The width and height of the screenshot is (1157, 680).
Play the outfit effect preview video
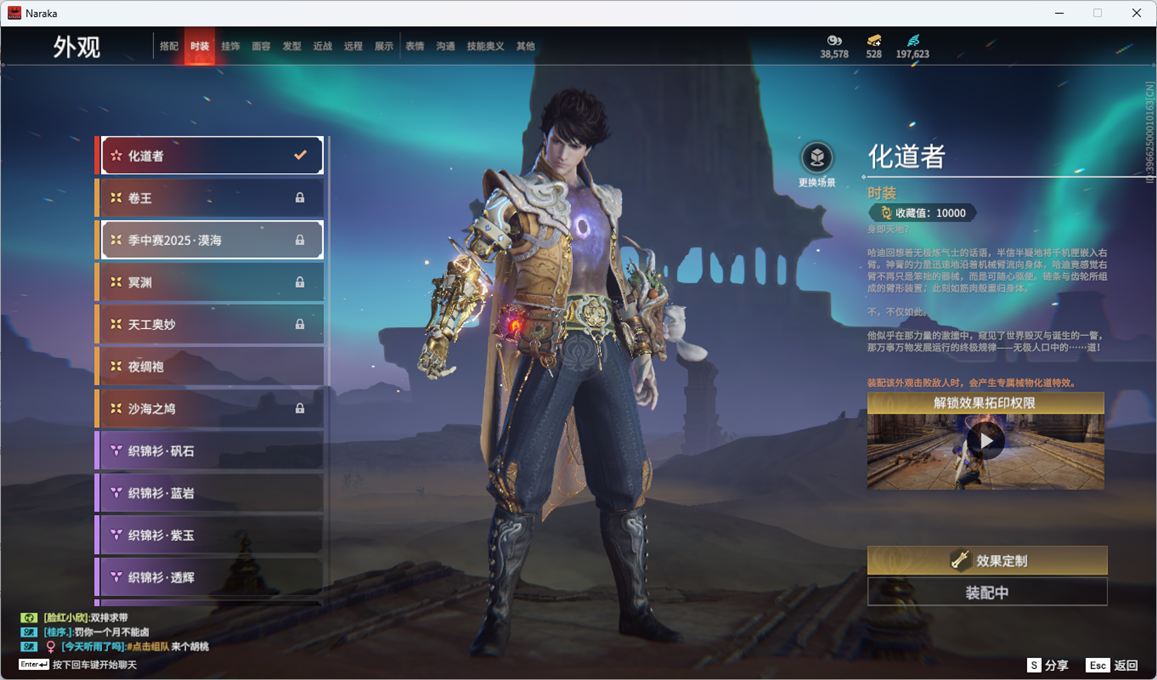point(985,441)
